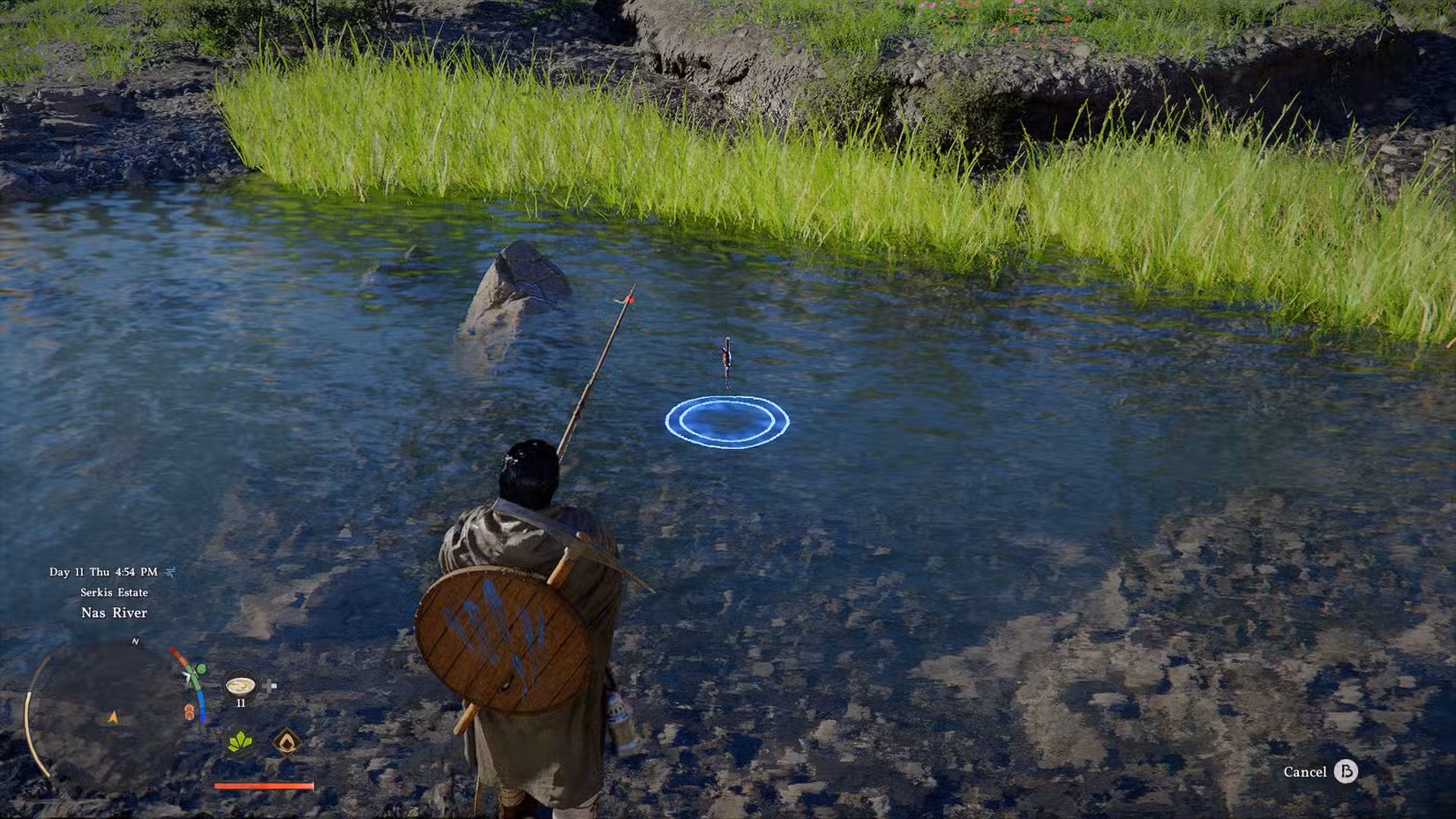Click the green leaf buff icon
The height and width of the screenshot is (819, 1456).
239,742
